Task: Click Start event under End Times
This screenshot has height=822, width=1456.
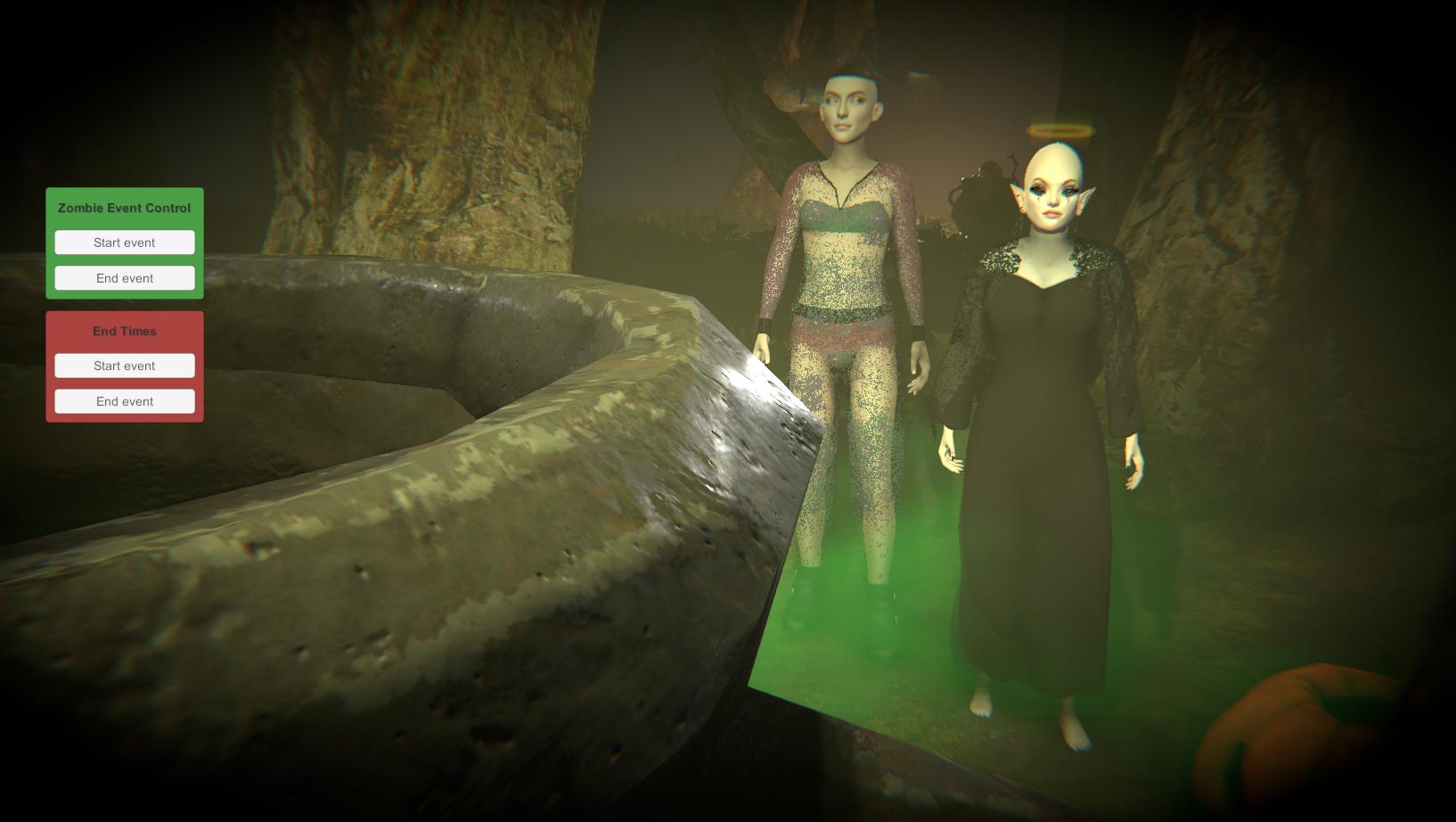Action: [125, 366]
